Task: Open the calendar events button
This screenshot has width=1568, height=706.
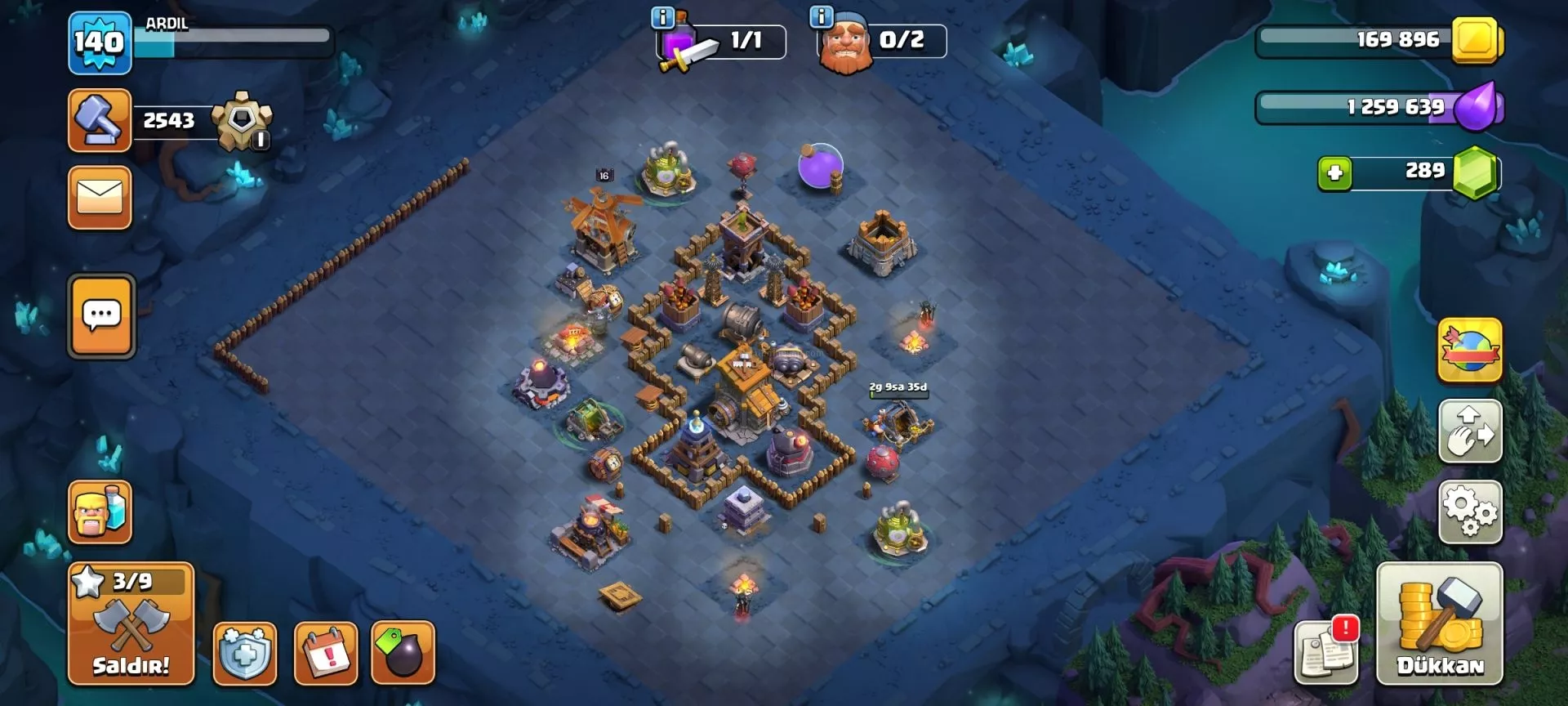Action: pyautogui.click(x=326, y=653)
